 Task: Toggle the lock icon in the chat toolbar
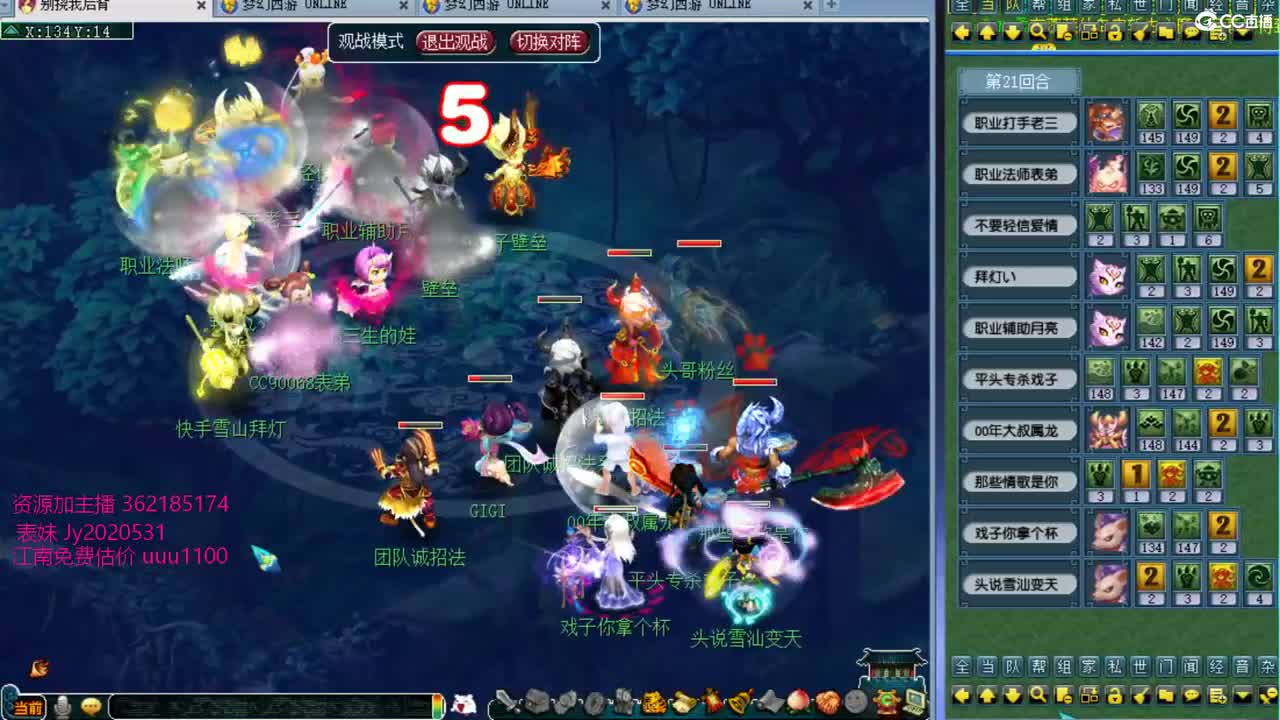click(1115, 33)
